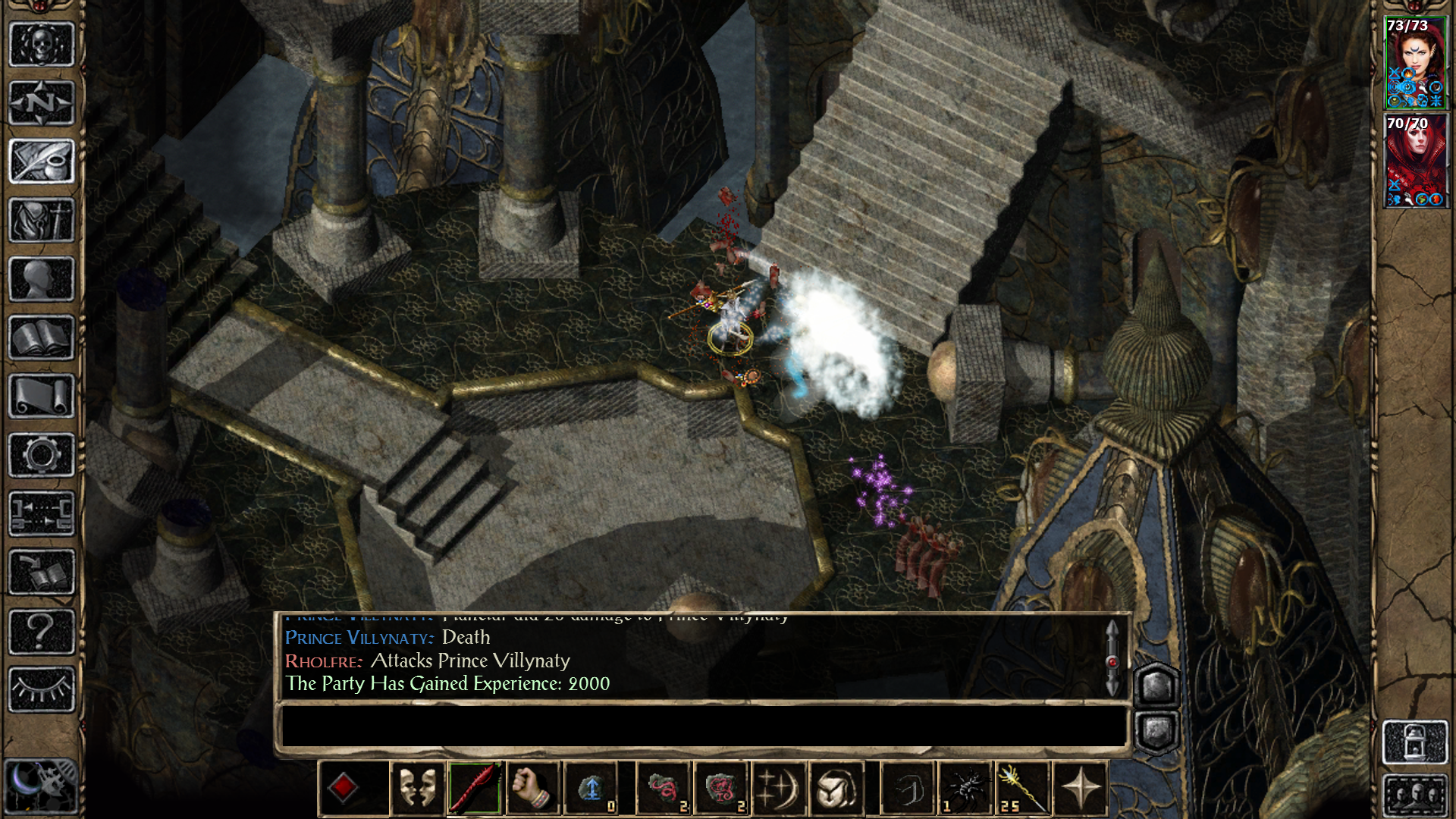
Task: Open the inventory screen
Action: pos(42,220)
